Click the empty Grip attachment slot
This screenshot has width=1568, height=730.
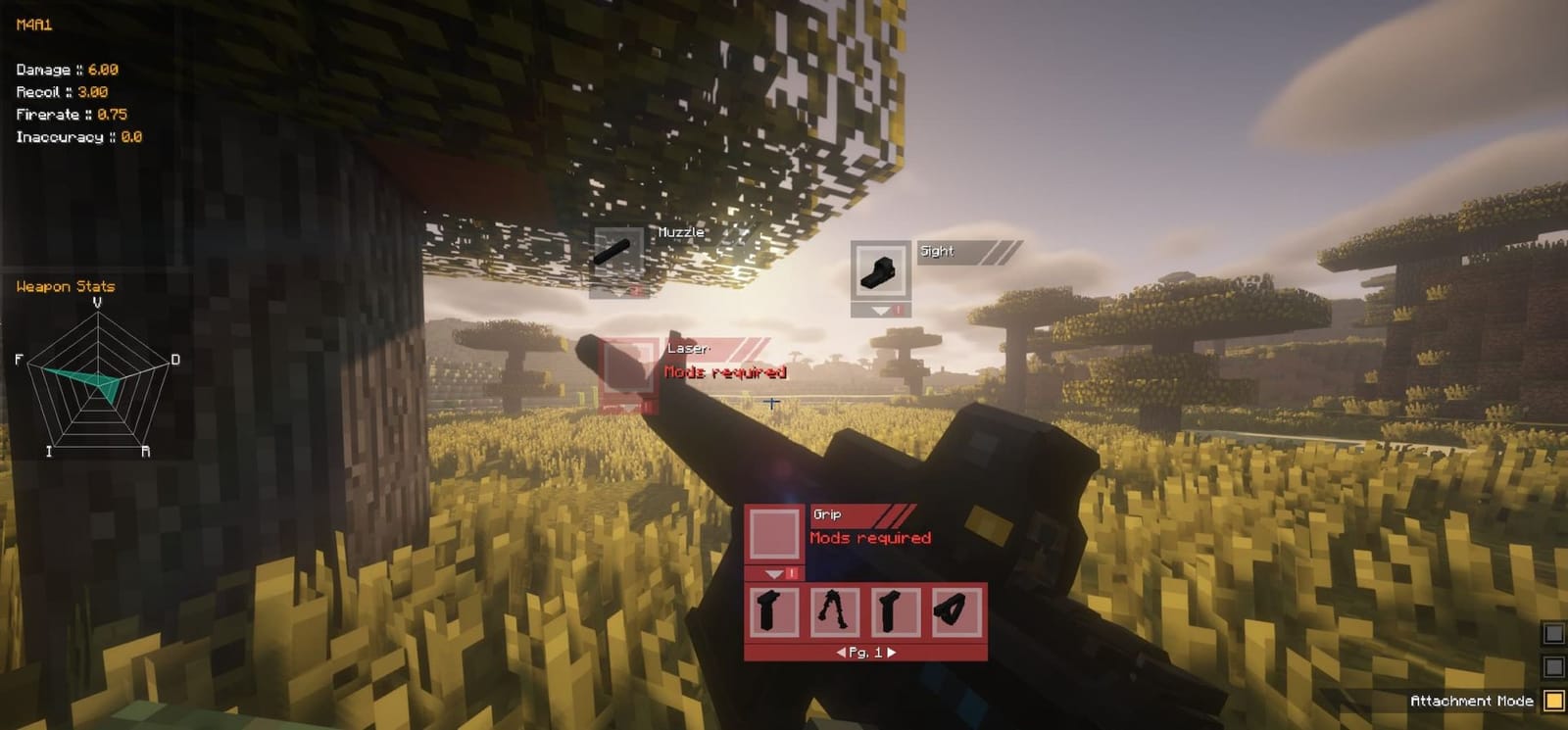click(775, 533)
